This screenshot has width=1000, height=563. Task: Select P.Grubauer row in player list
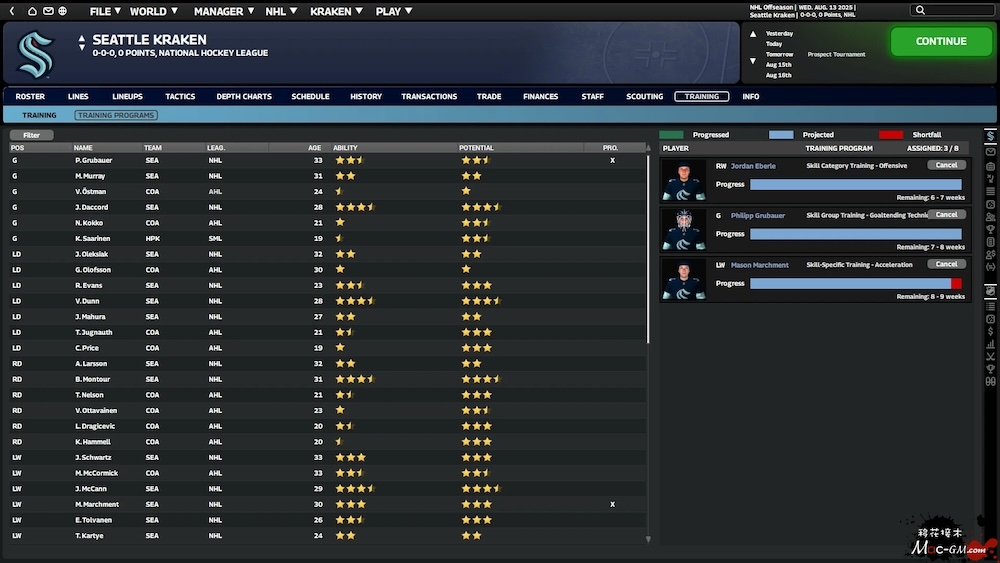[92, 160]
